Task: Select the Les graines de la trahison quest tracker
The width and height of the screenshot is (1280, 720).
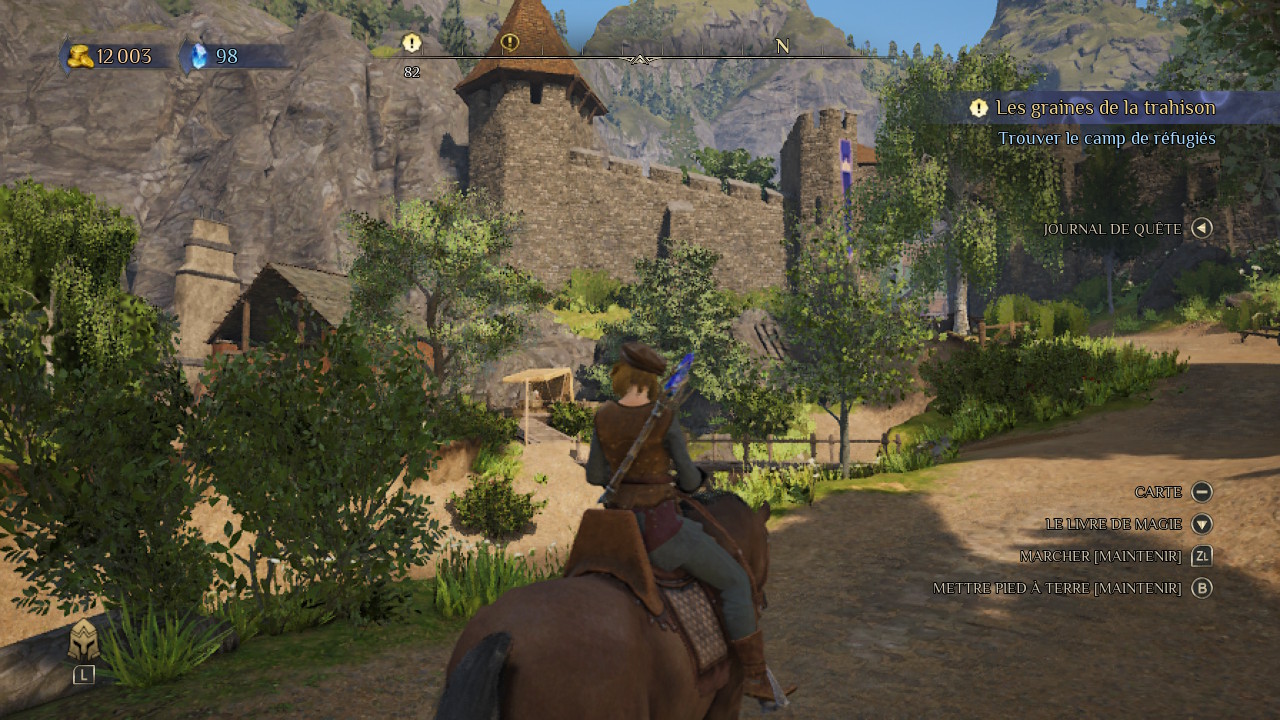Action: coord(1105,108)
